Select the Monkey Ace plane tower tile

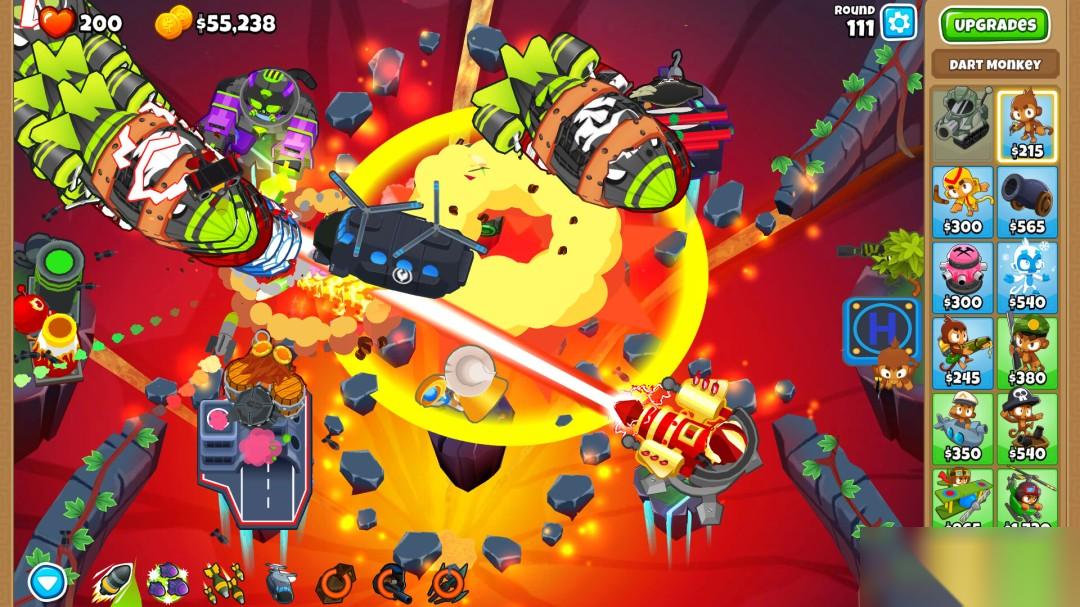tap(962, 497)
